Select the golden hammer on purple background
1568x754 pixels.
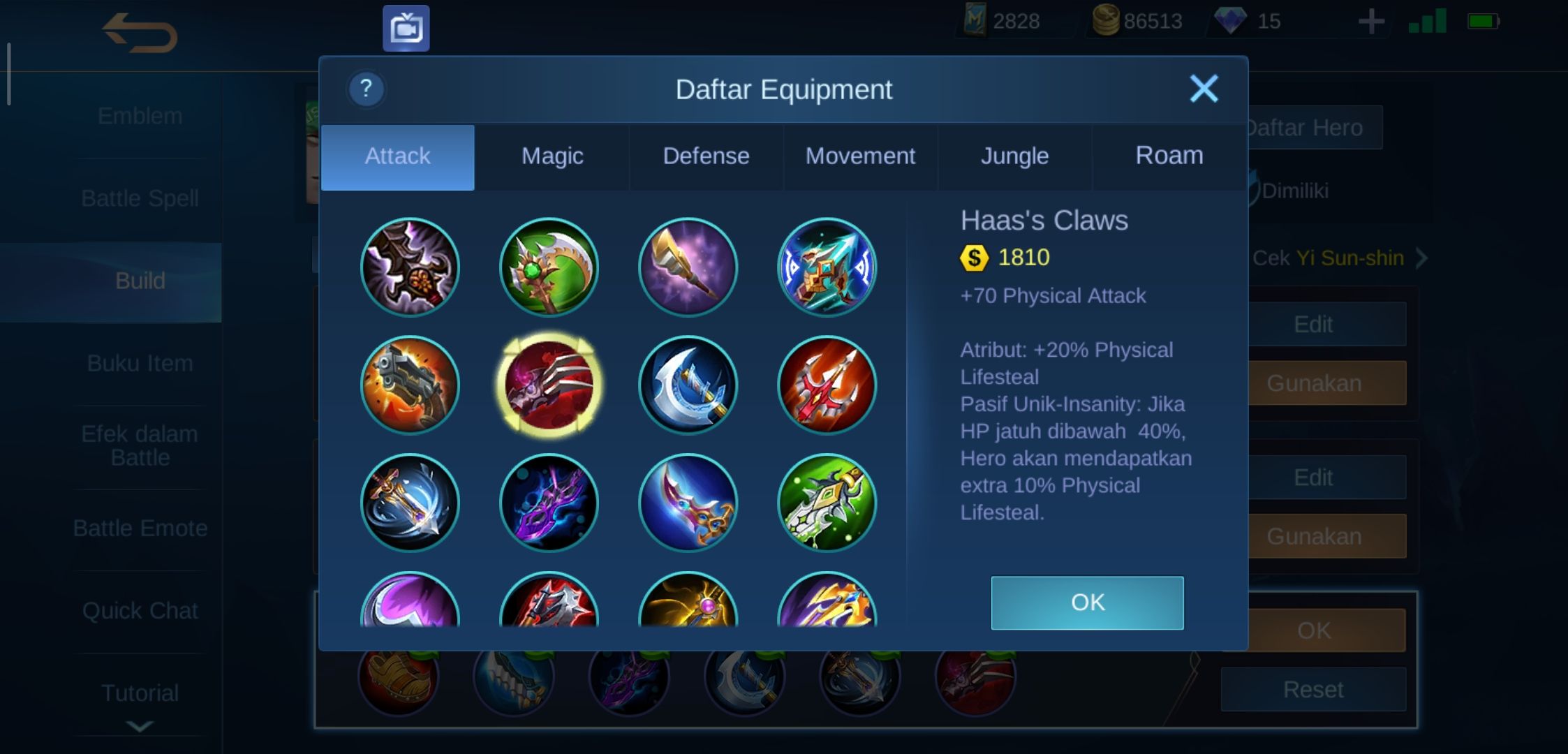coord(688,267)
